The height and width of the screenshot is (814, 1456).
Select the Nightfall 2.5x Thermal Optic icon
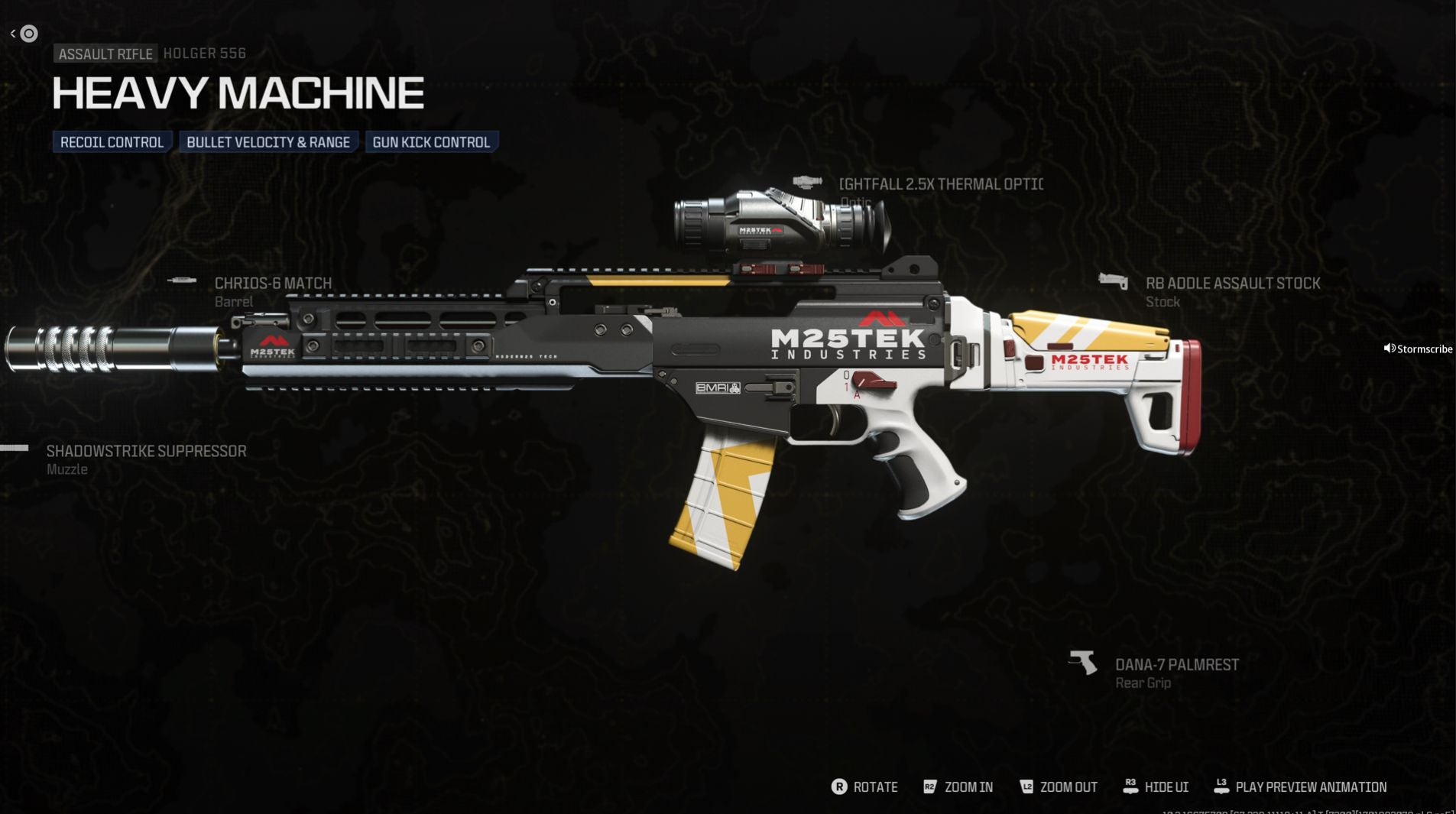[x=807, y=181]
